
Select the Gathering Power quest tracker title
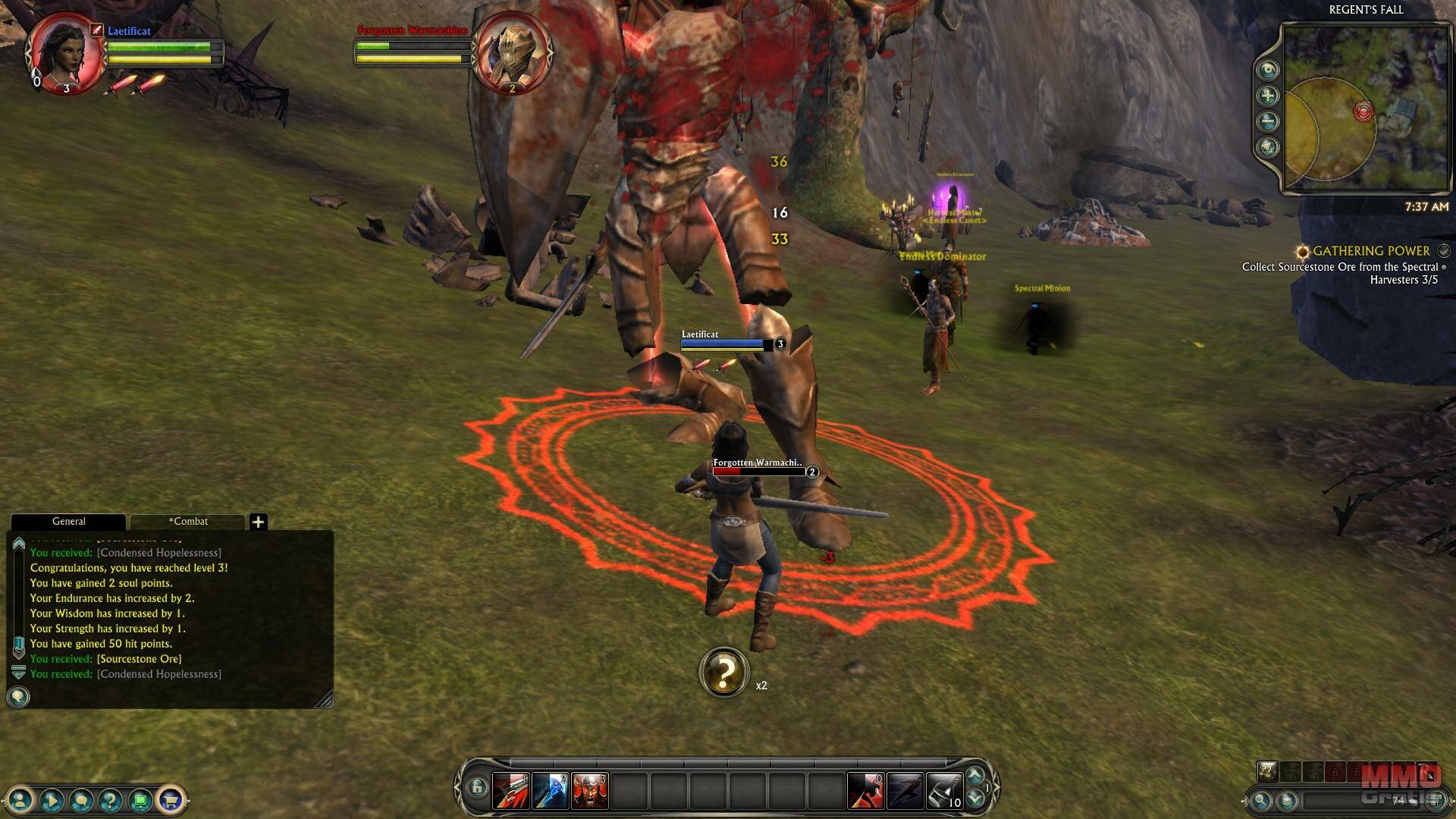[x=1371, y=251]
